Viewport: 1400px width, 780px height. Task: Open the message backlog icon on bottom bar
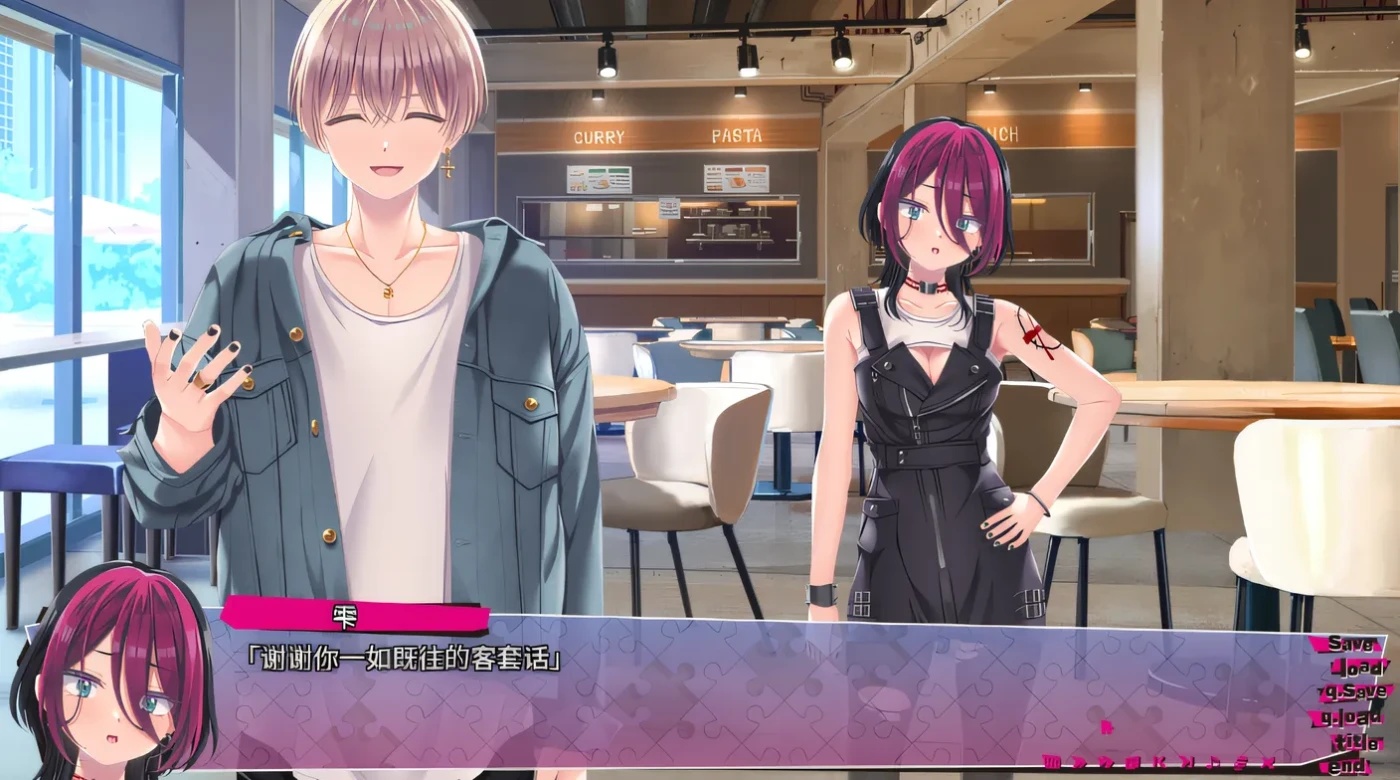(1051, 763)
